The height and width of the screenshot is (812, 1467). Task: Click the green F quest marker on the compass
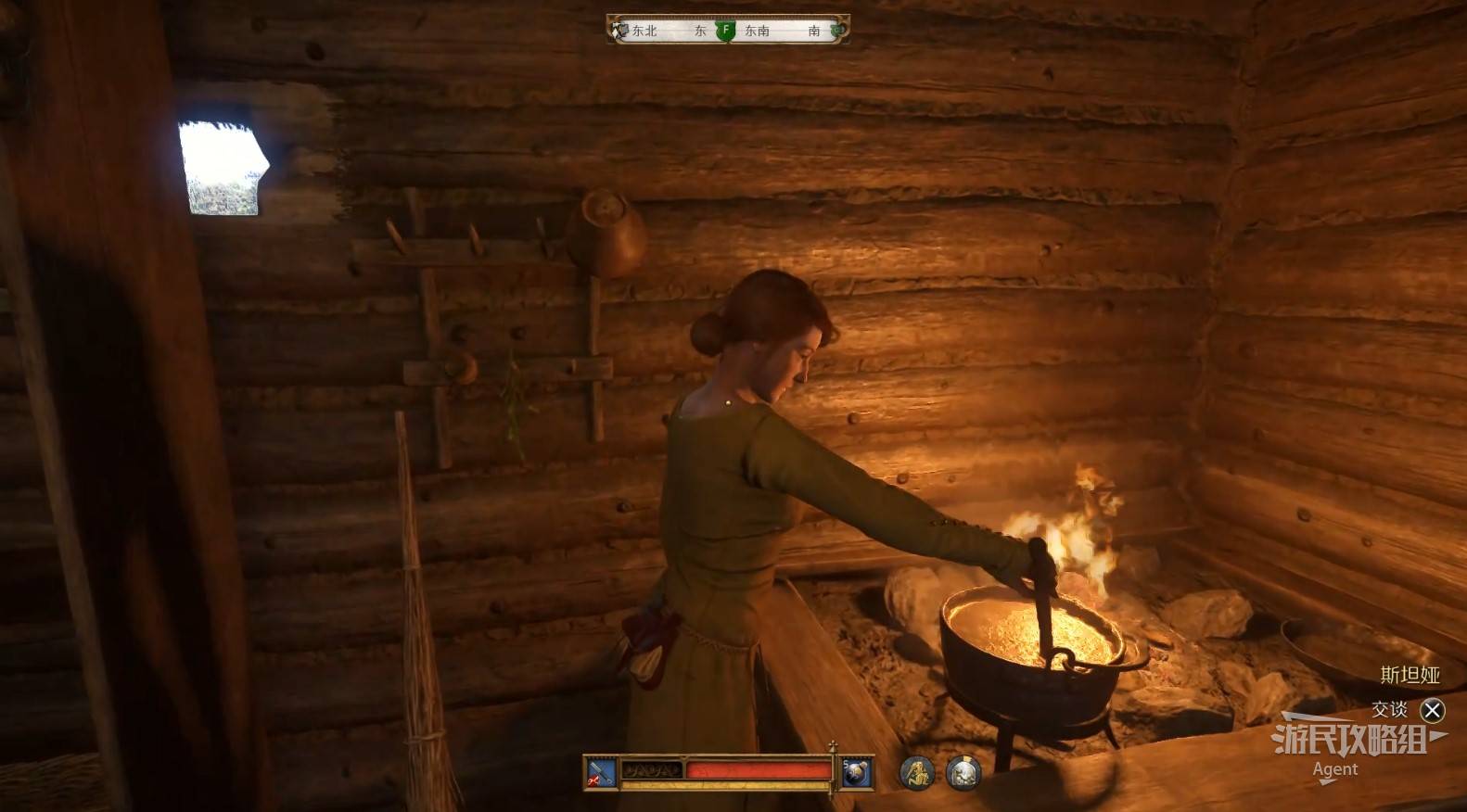(x=726, y=31)
